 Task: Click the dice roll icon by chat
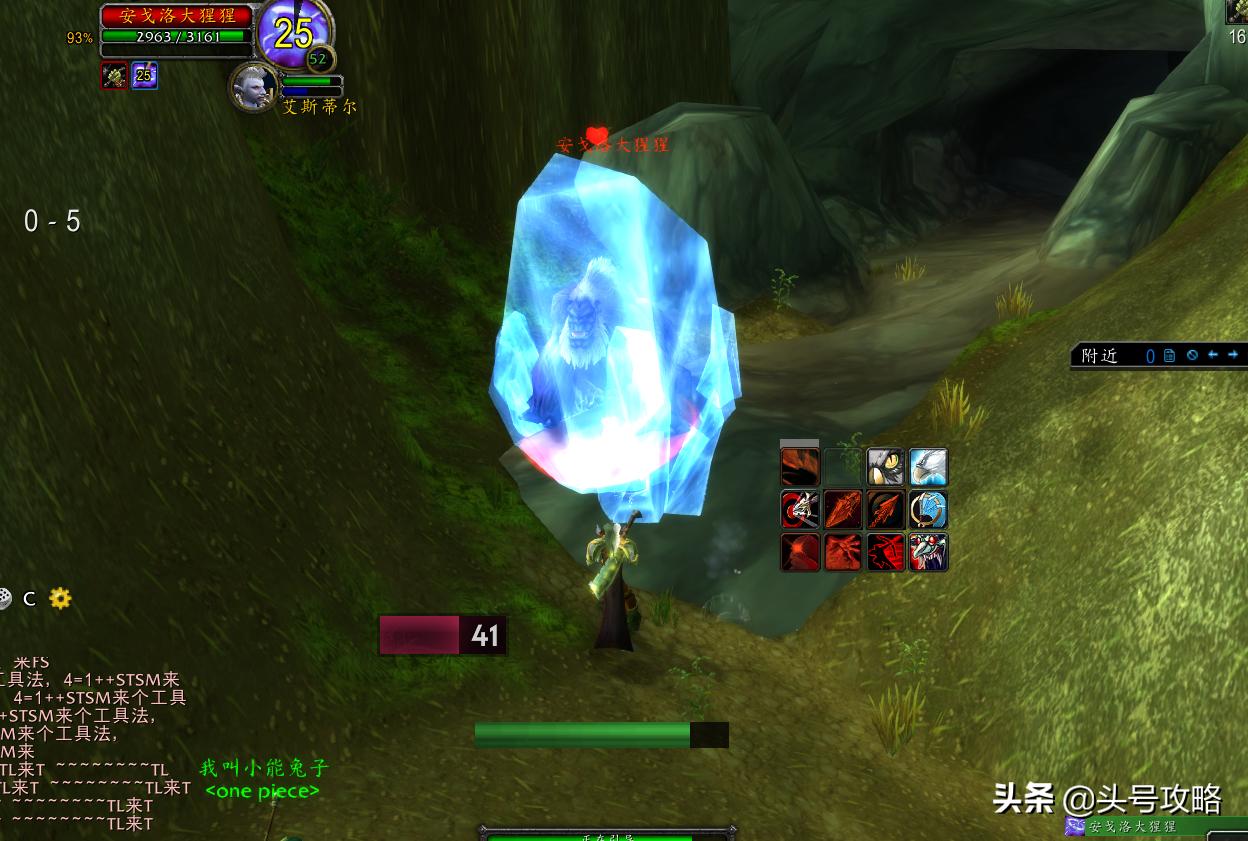[x=5, y=598]
